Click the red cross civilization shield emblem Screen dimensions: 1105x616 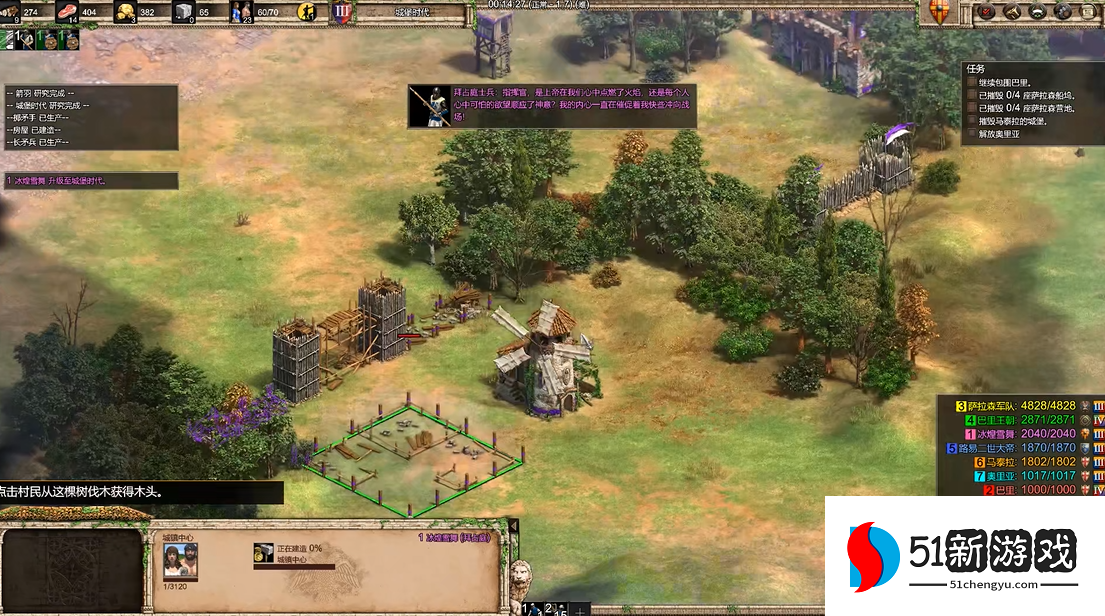tap(937, 11)
